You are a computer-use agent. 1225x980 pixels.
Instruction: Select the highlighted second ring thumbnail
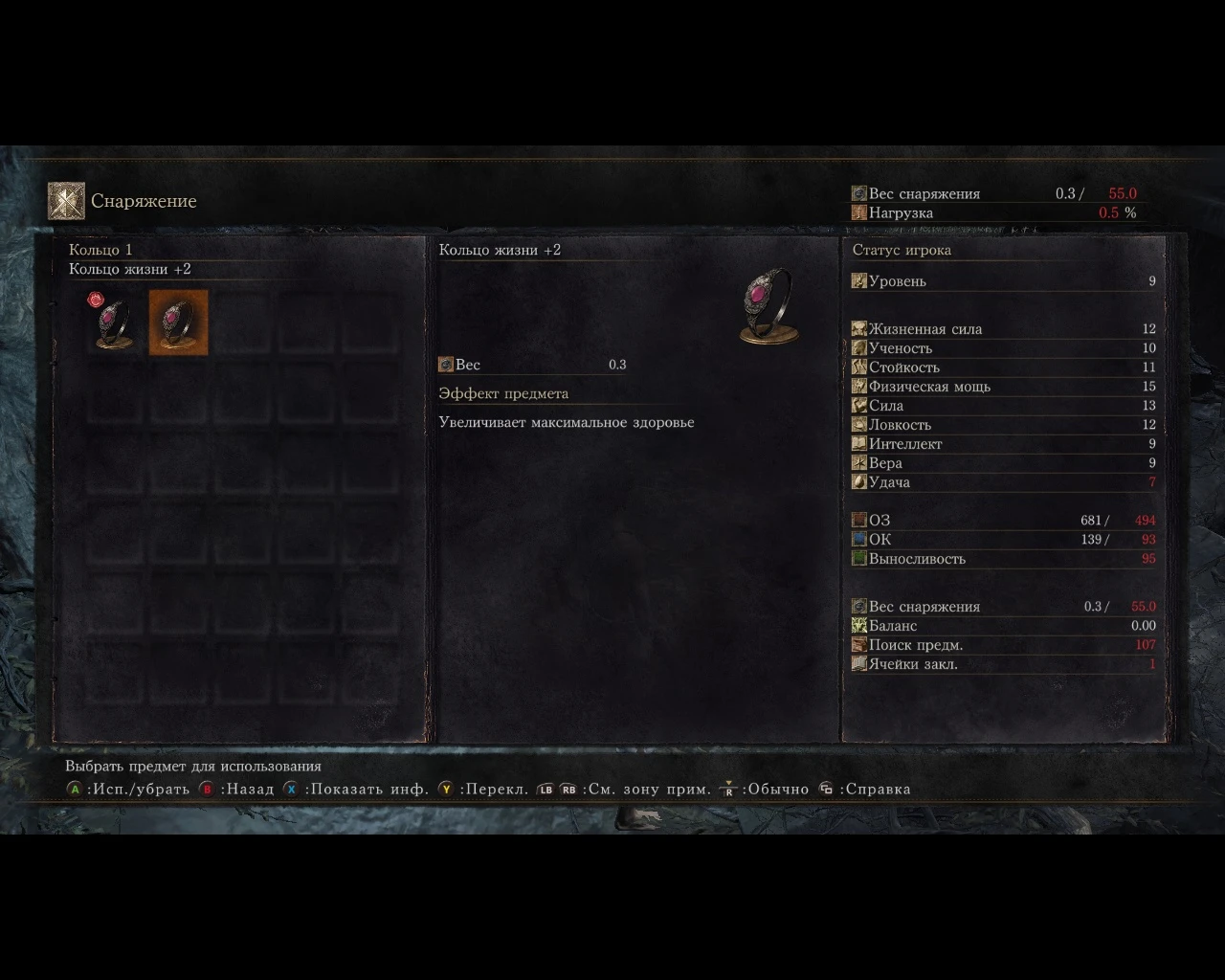pyautogui.click(x=177, y=323)
